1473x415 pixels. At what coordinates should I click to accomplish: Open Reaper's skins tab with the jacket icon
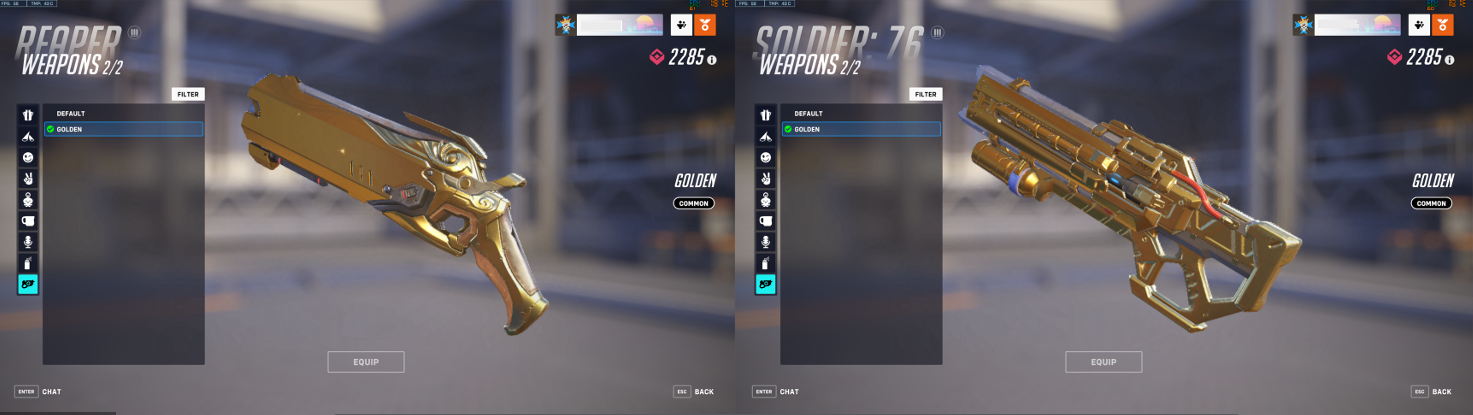point(28,116)
